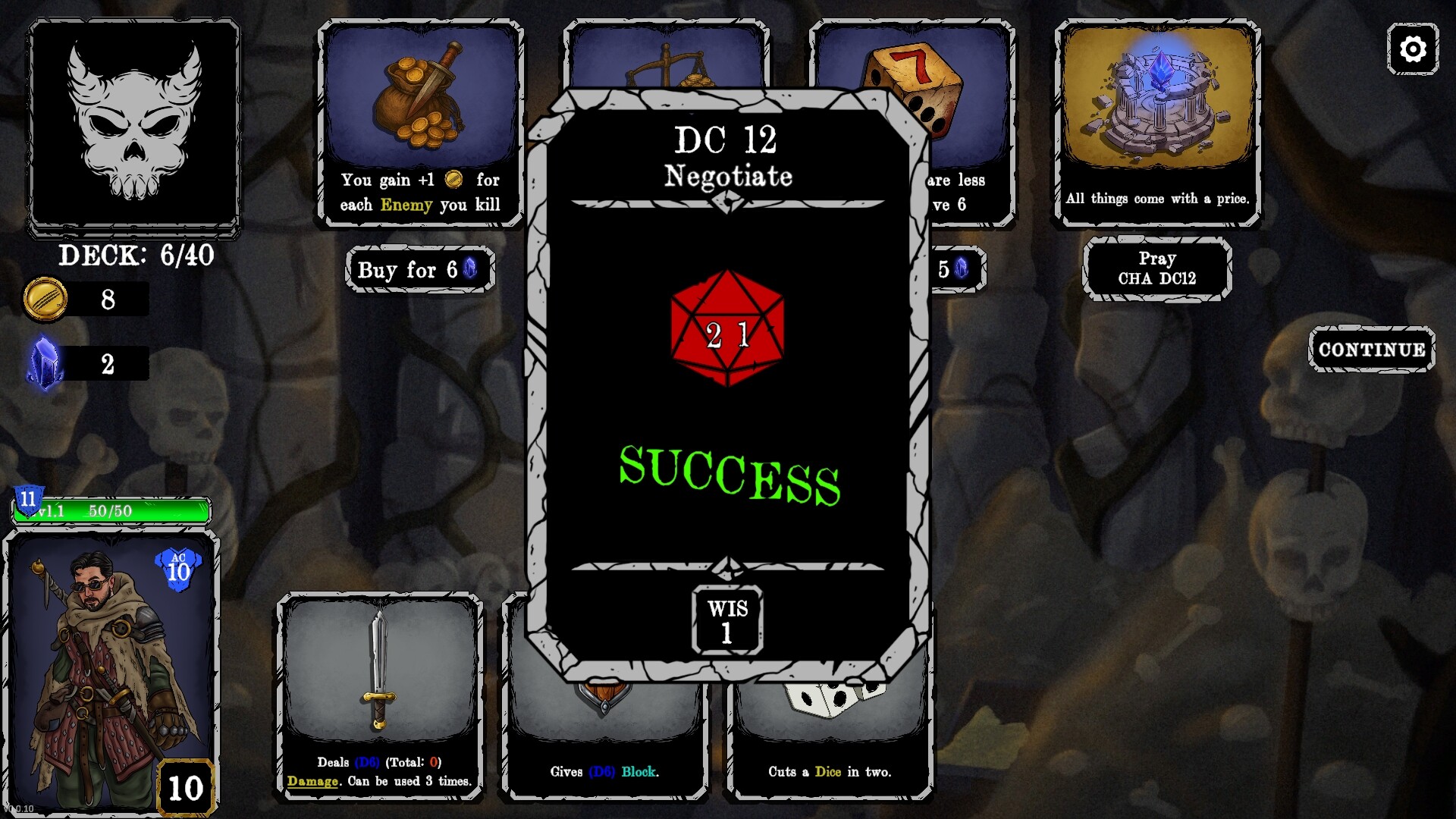Pray at the shrine with CHA DC12
Viewport: 1456px width, 819px height.
pos(1156,268)
